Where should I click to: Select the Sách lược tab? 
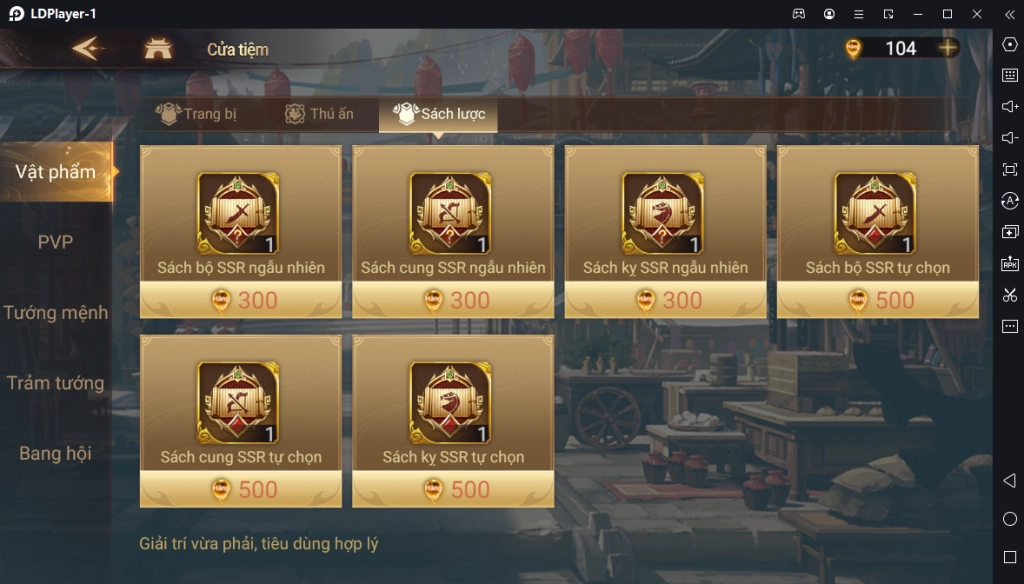coord(439,114)
